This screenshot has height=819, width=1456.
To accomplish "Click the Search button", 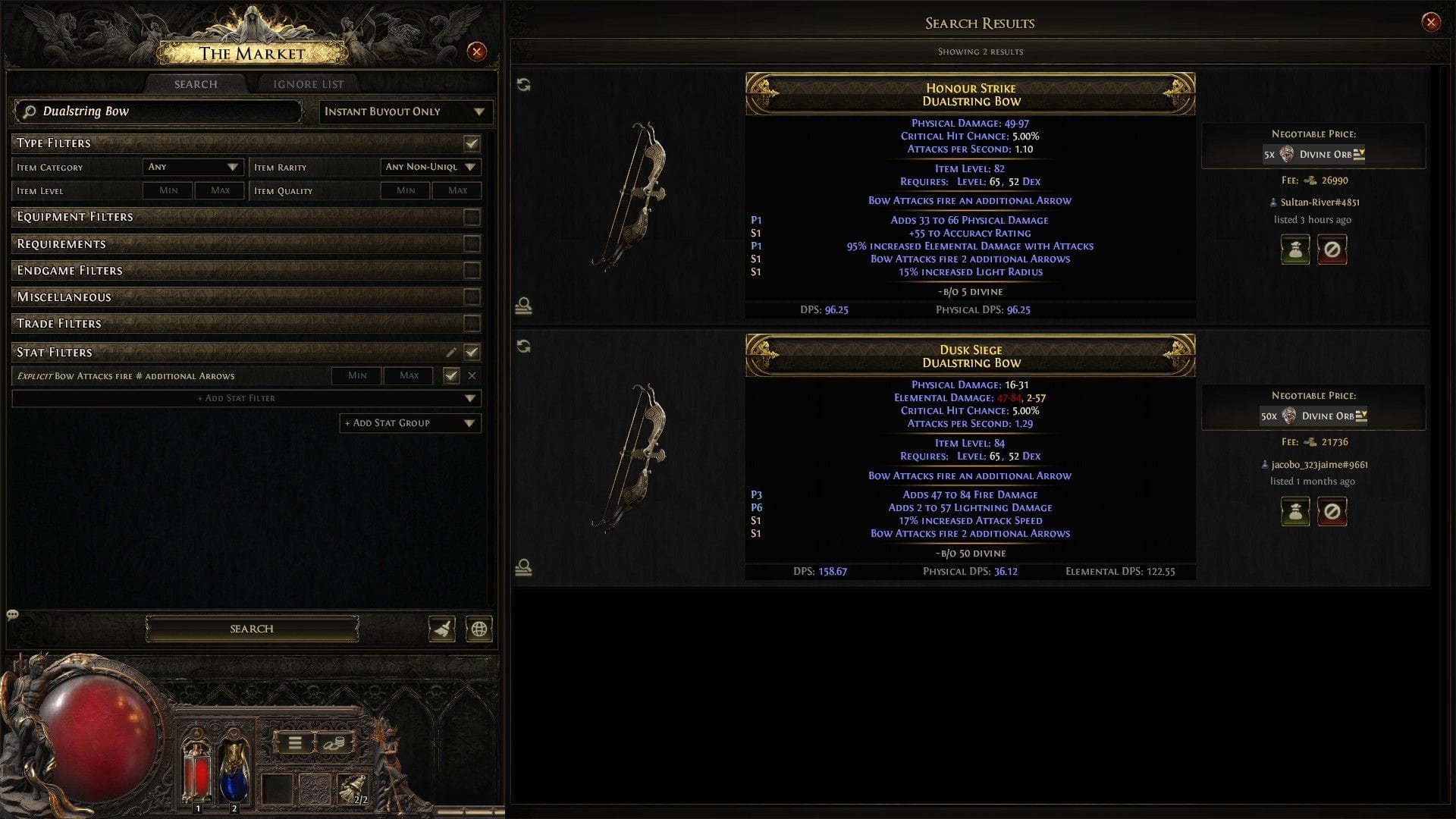I will (251, 629).
